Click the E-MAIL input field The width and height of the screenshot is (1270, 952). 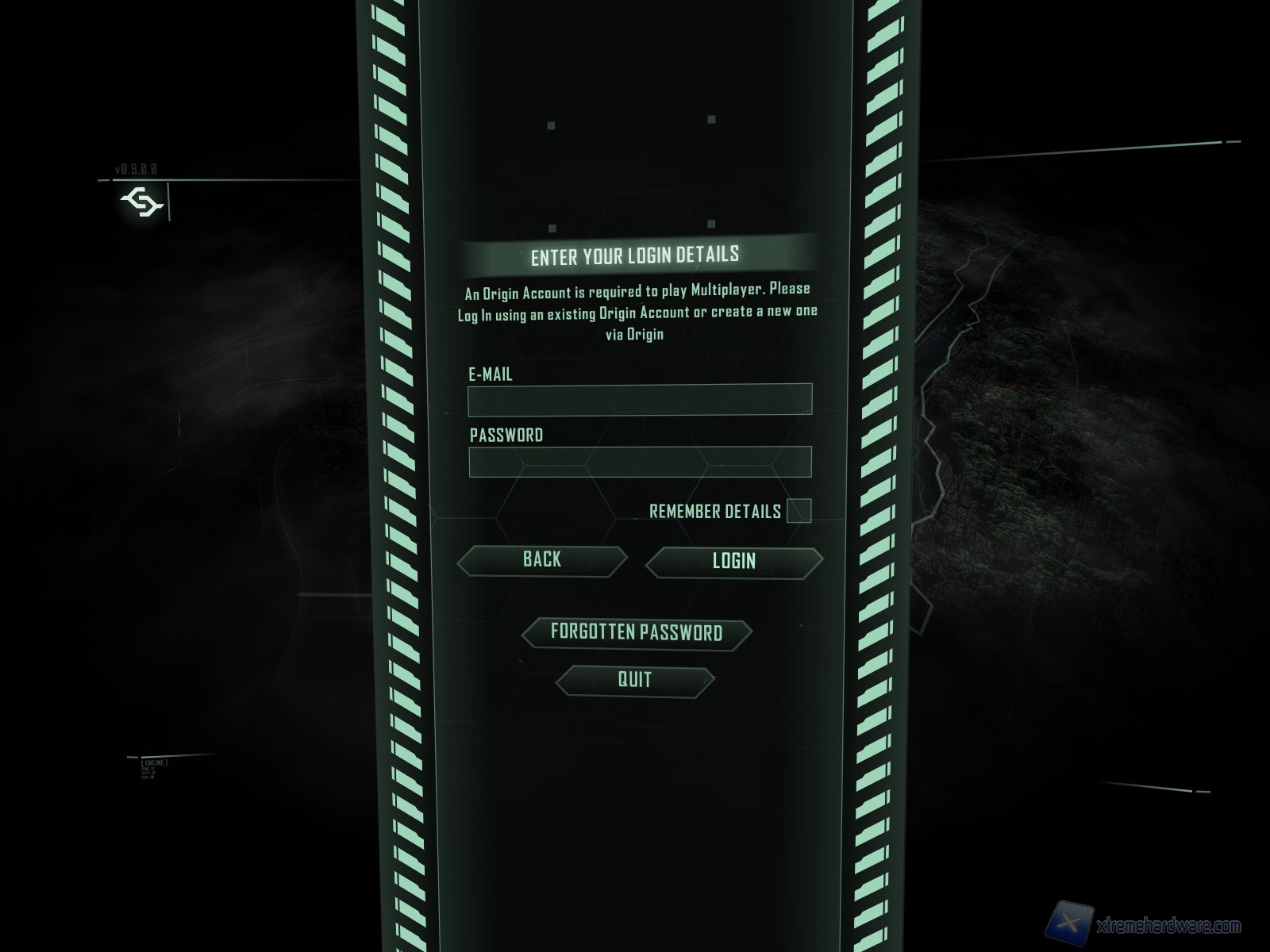coord(640,399)
